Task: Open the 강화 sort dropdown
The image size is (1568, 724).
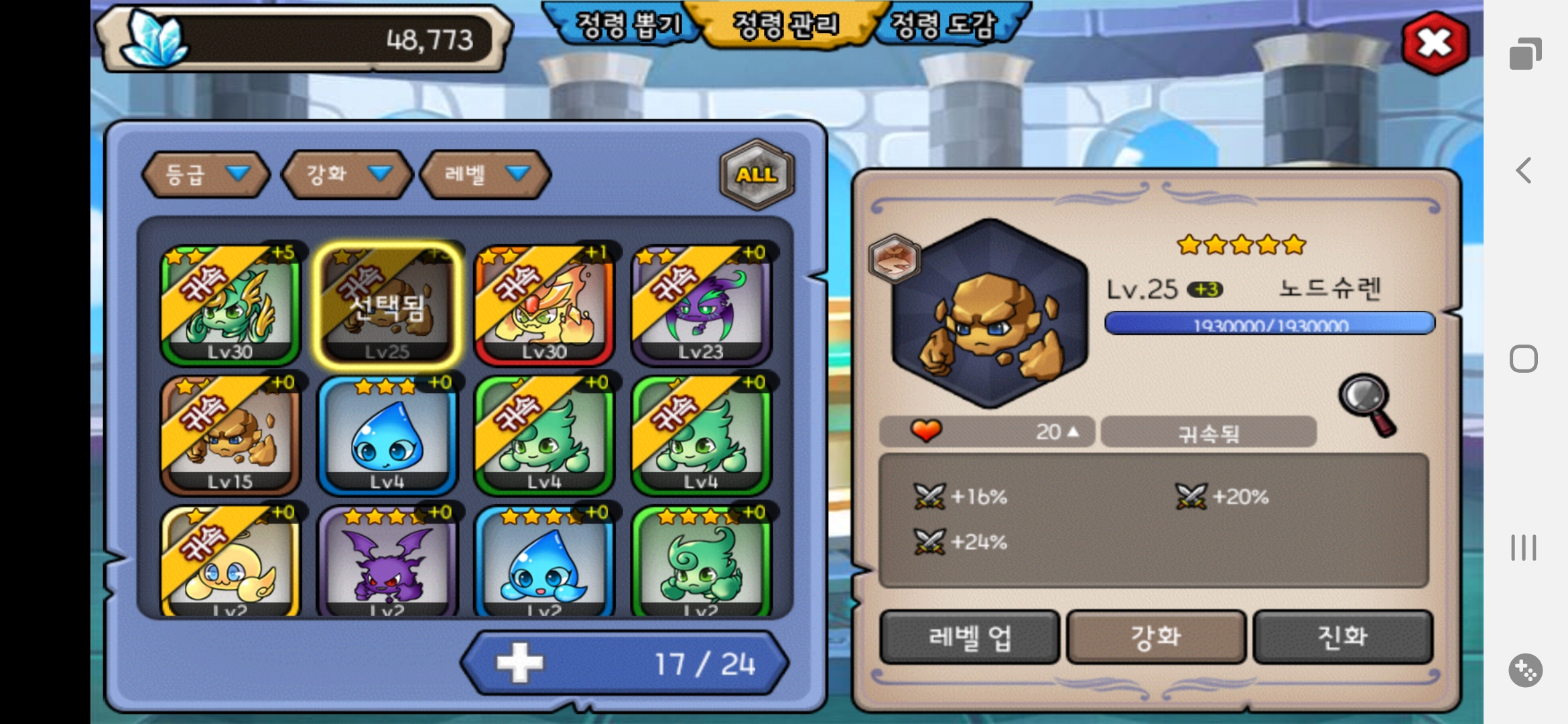Action: point(346,174)
